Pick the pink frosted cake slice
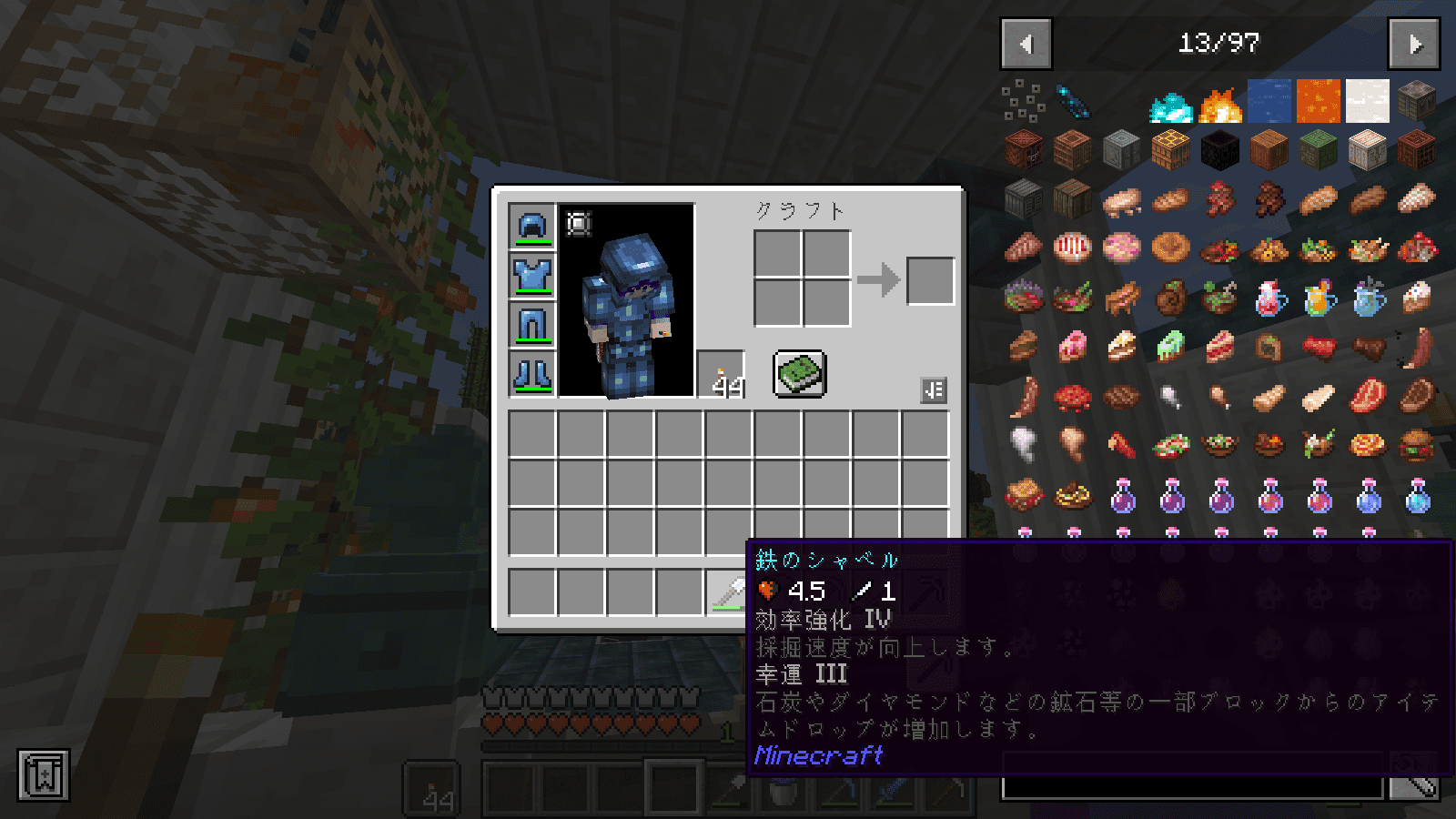Screen dimensions: 1456x819 1073,347
